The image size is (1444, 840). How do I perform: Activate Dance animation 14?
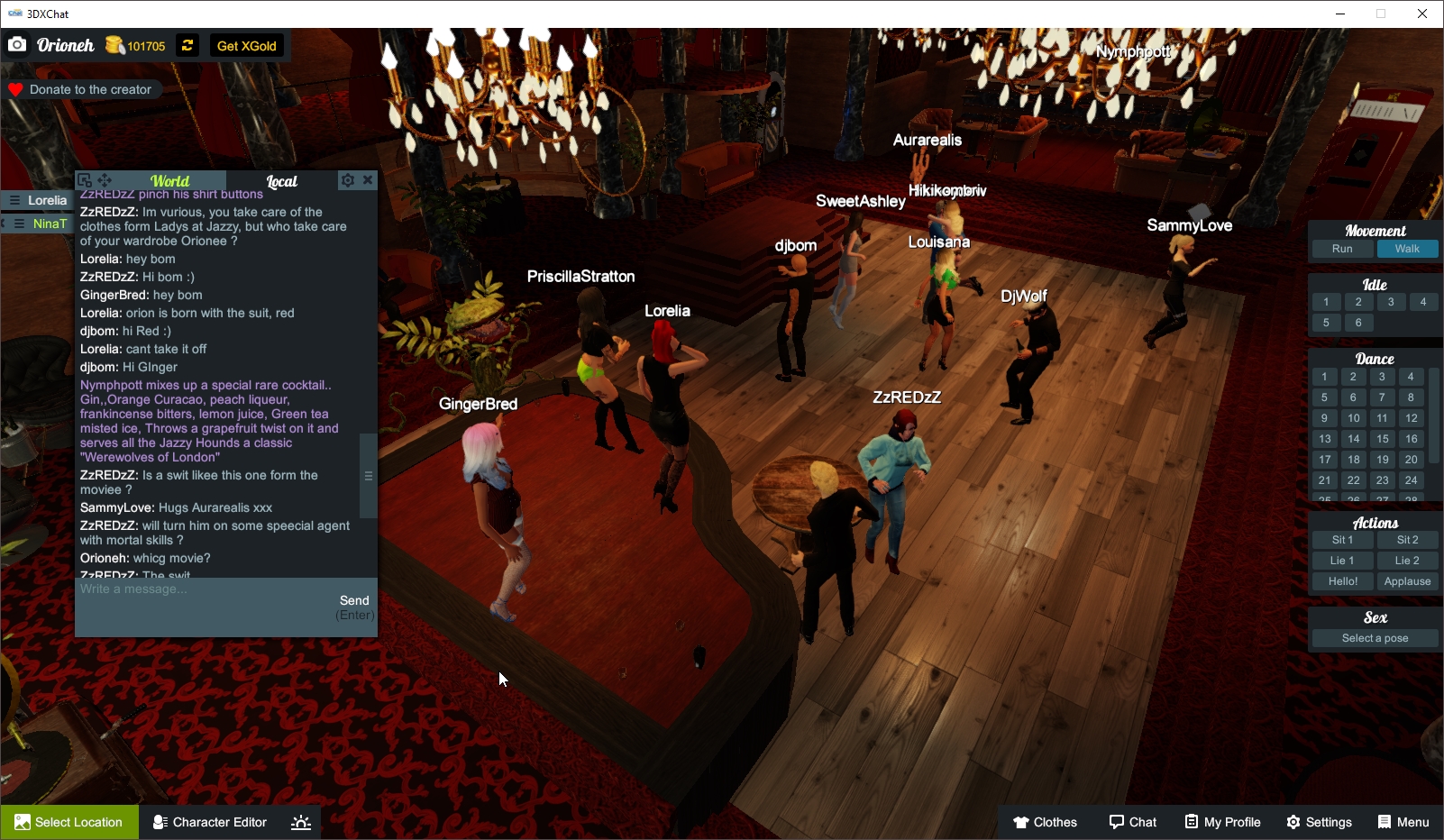(1353, 439)
